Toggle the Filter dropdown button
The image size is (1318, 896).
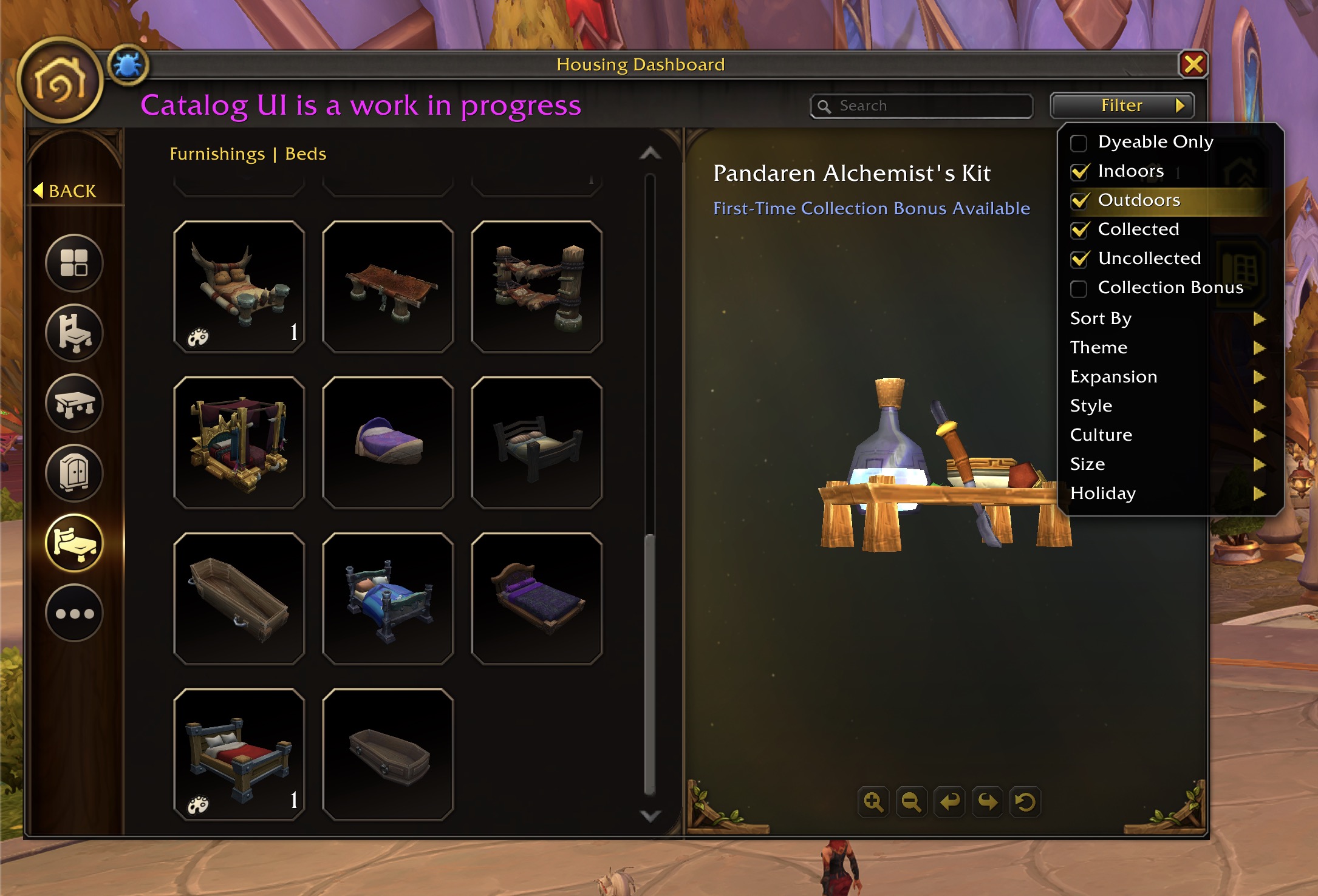click(1122, 106)
